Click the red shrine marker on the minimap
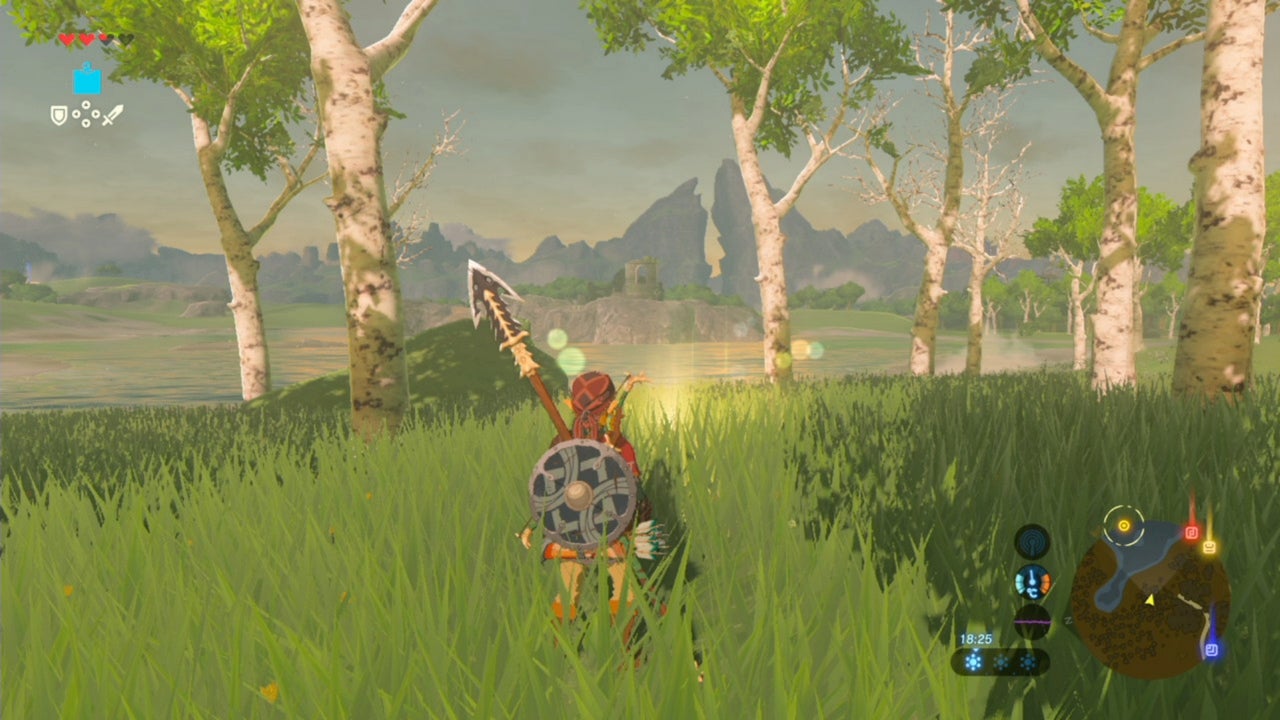Screen dimensions: 1280x720 1191,531
